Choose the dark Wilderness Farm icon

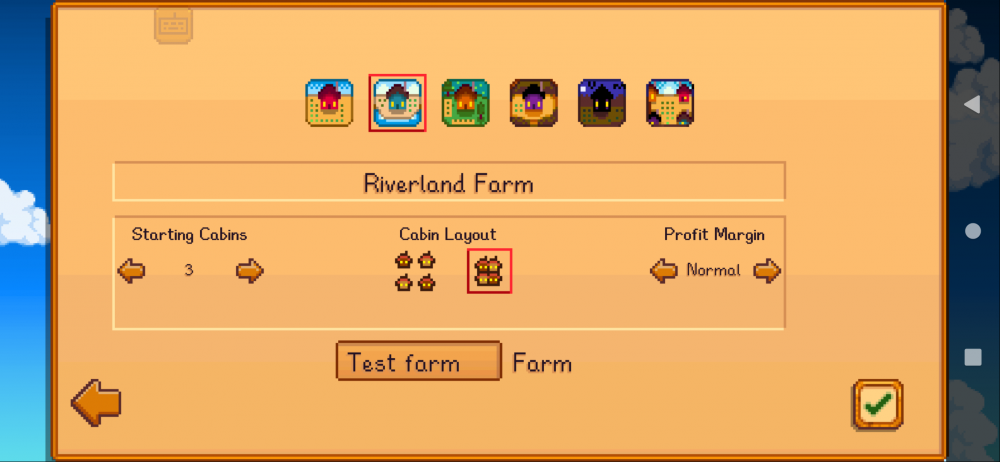pyautogui.click(x=601, y=102)
